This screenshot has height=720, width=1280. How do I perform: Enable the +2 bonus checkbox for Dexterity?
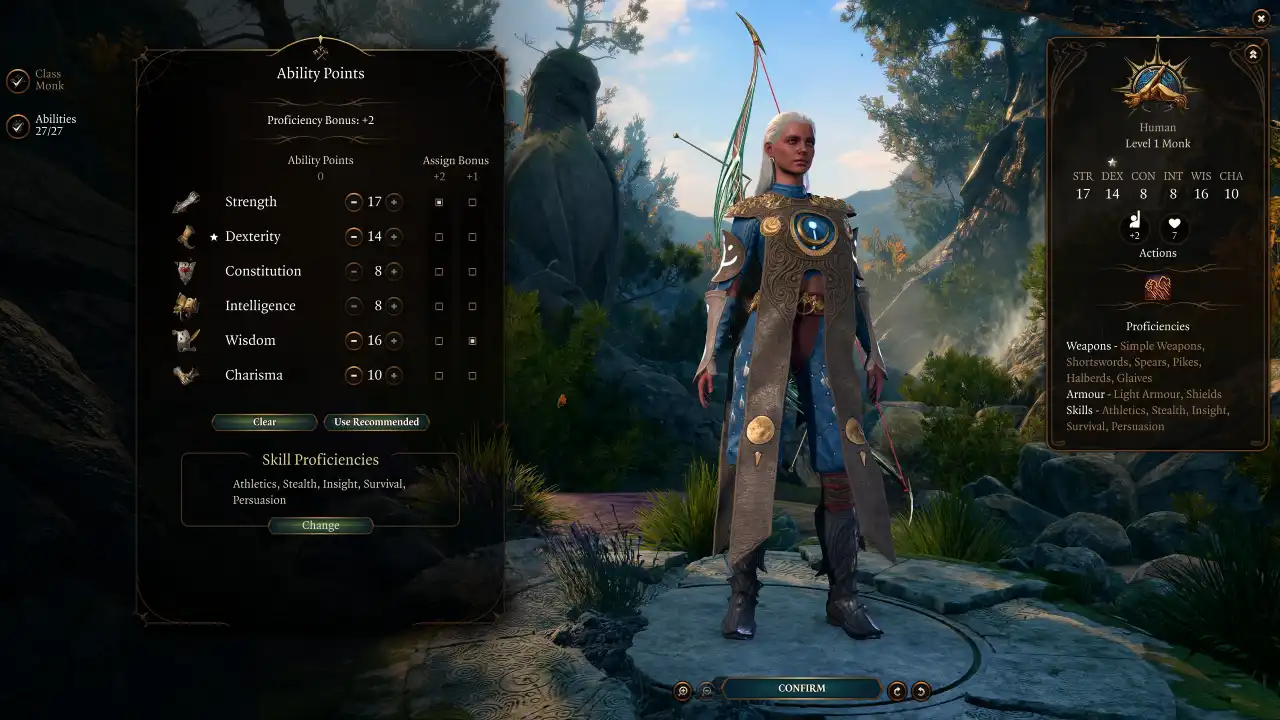pos(438,236)
